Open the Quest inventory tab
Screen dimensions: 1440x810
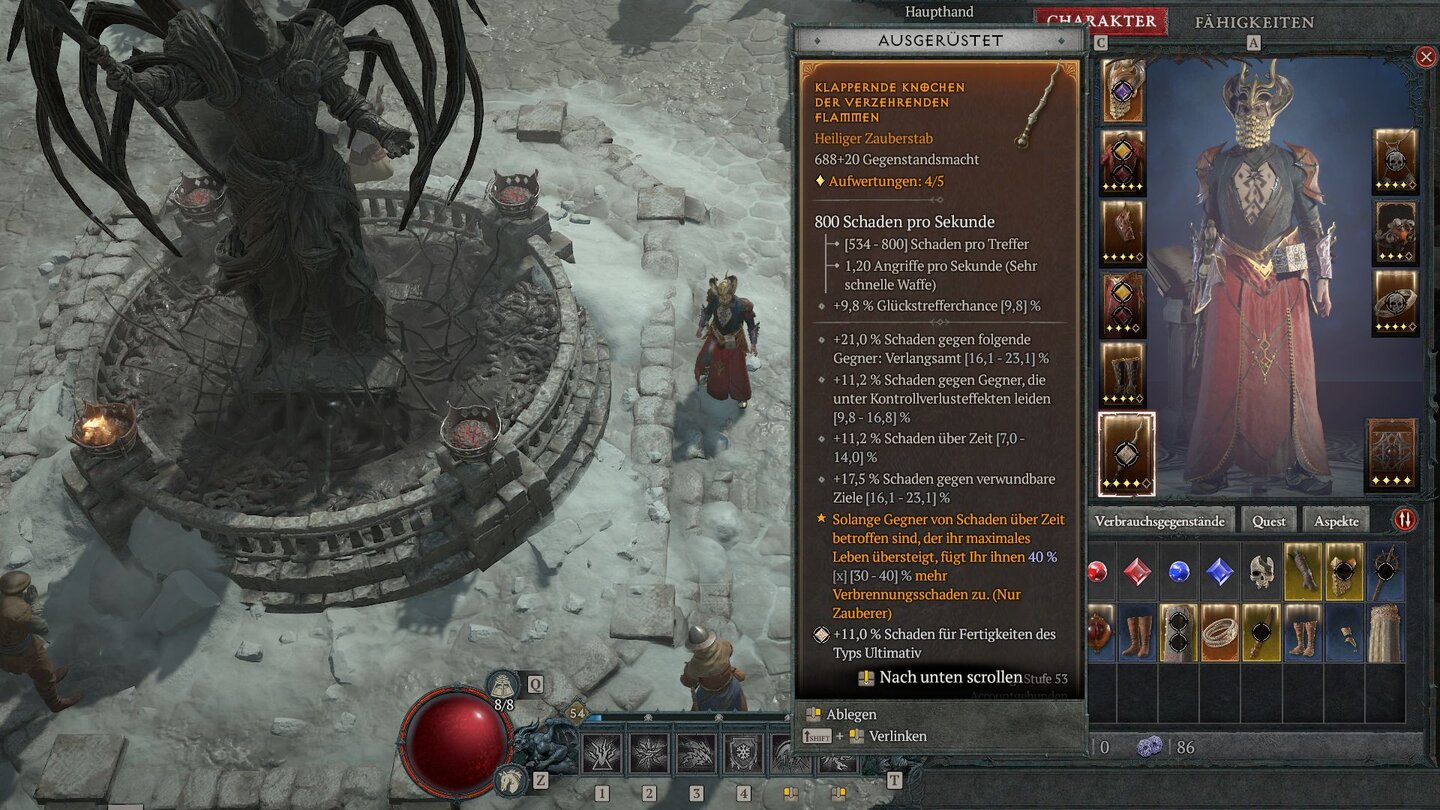(x=1269, y=521)
